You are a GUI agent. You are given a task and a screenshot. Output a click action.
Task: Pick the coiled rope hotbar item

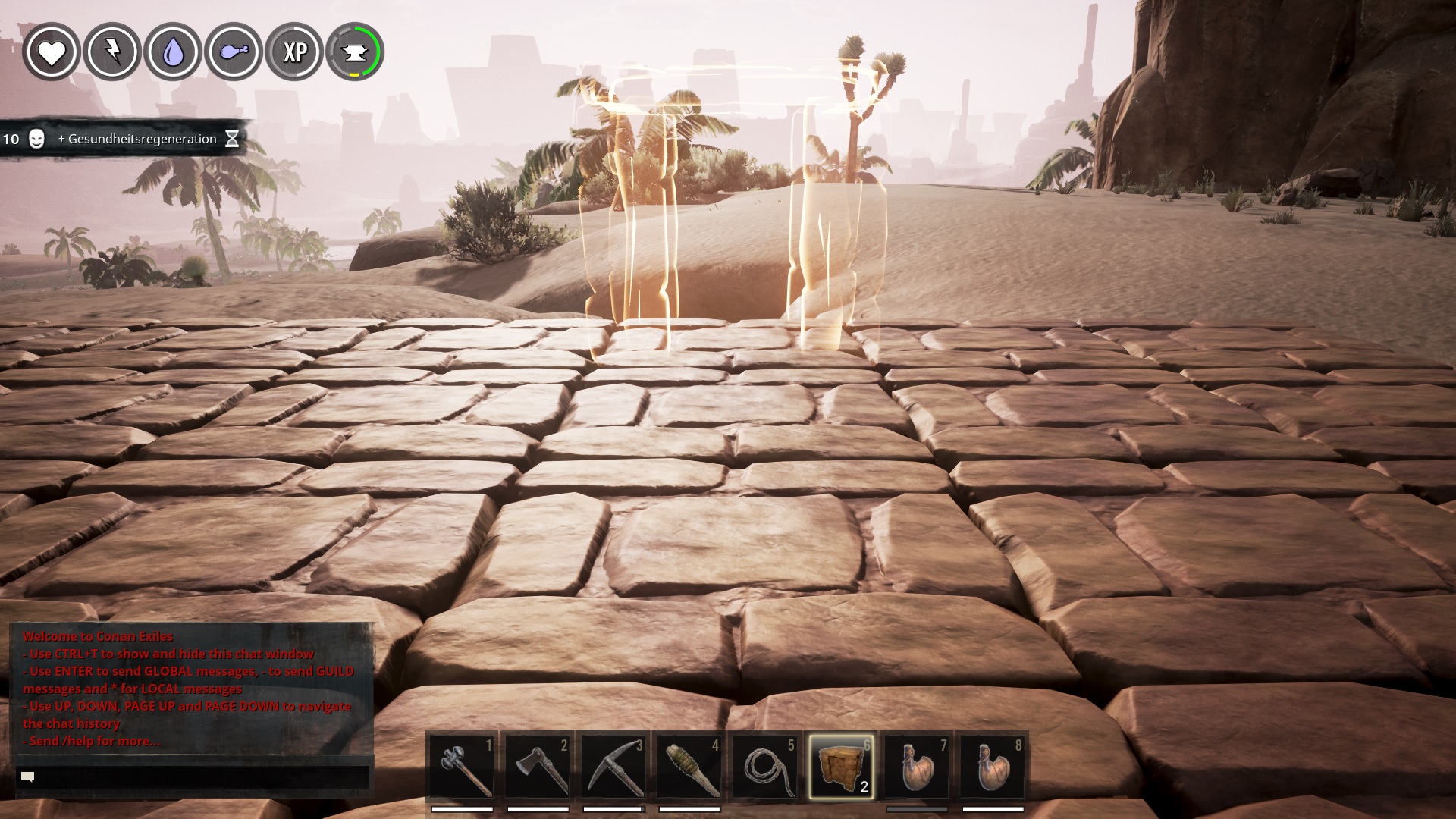765,767
